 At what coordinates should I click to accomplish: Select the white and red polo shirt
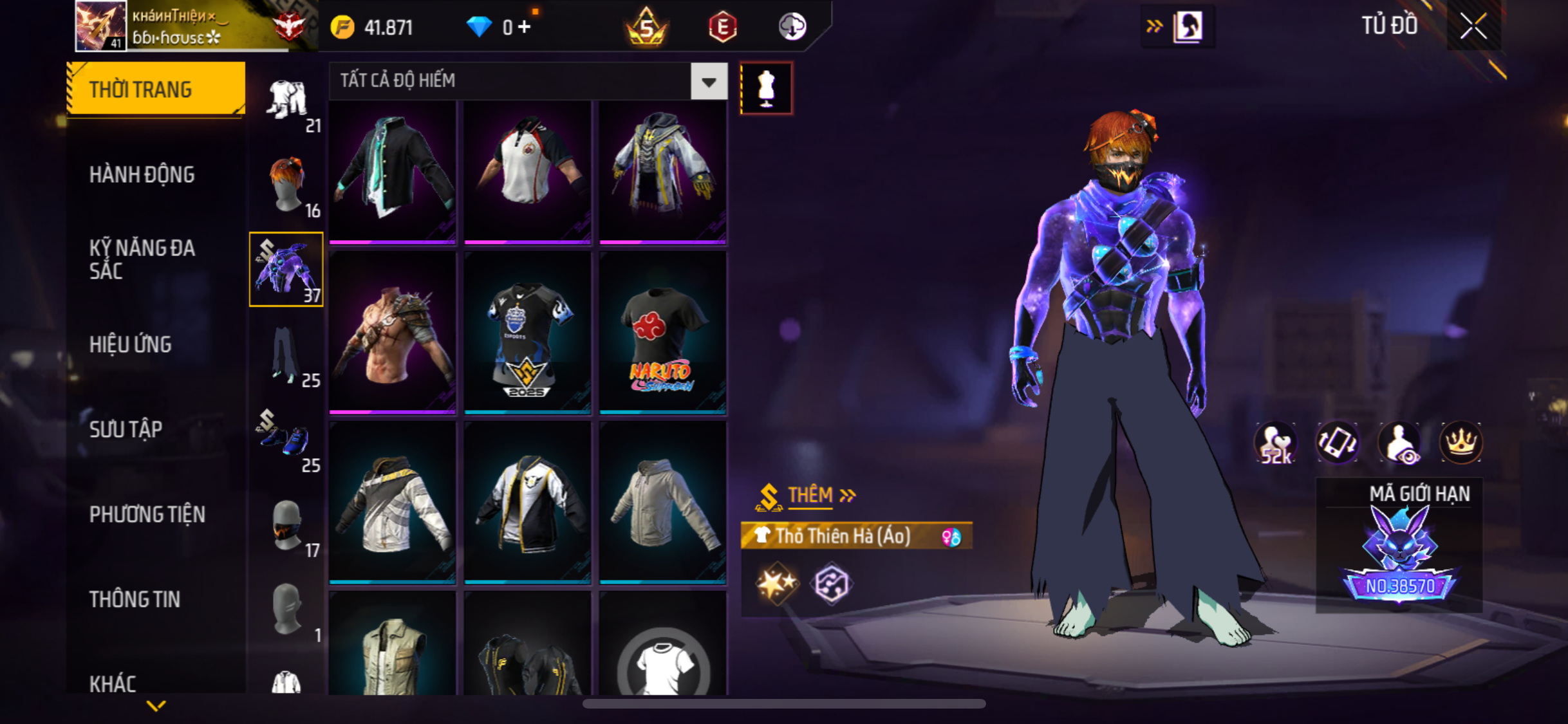(527, 172)
